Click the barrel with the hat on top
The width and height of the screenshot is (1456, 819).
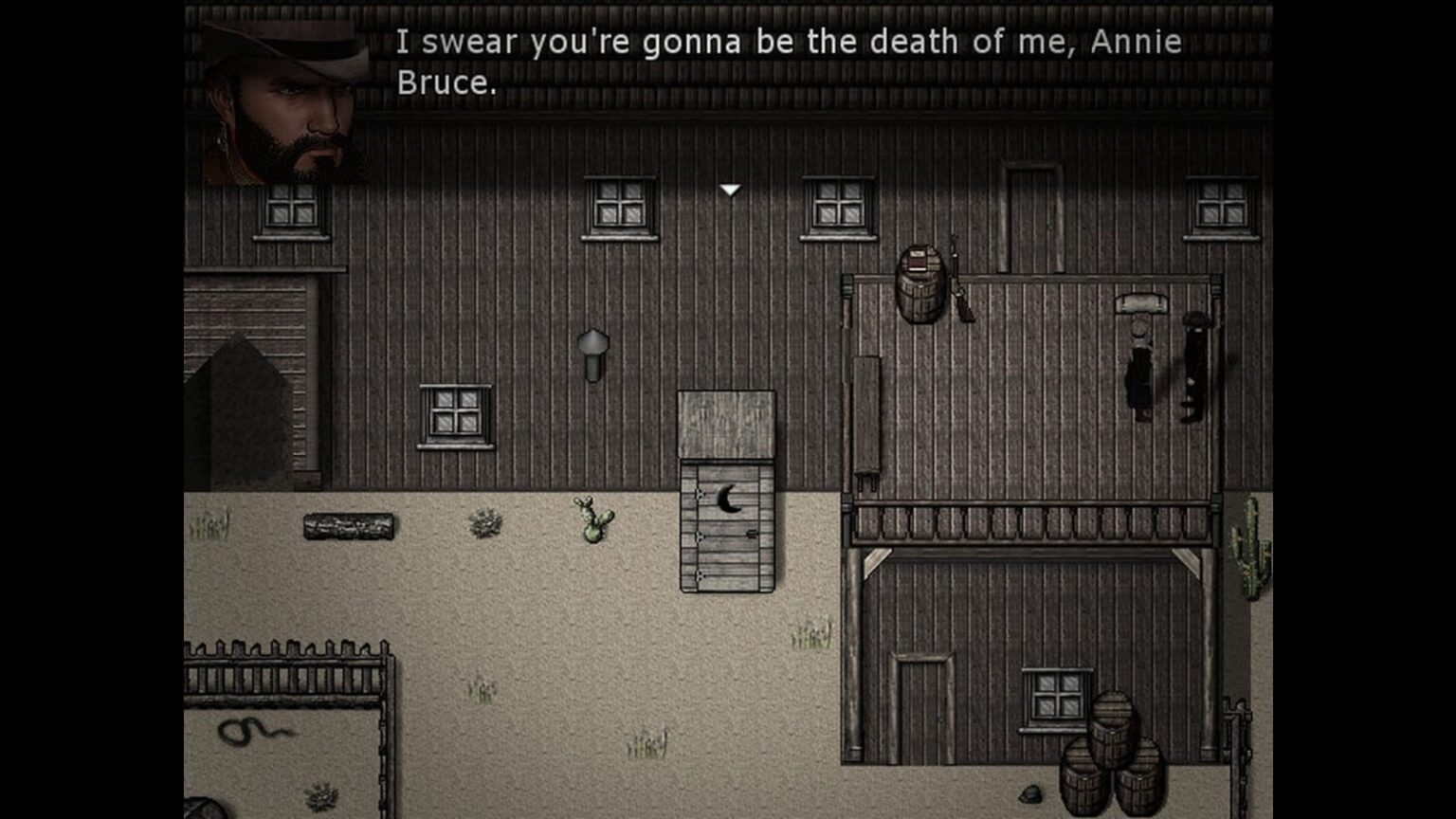click(x=921, y=280)
